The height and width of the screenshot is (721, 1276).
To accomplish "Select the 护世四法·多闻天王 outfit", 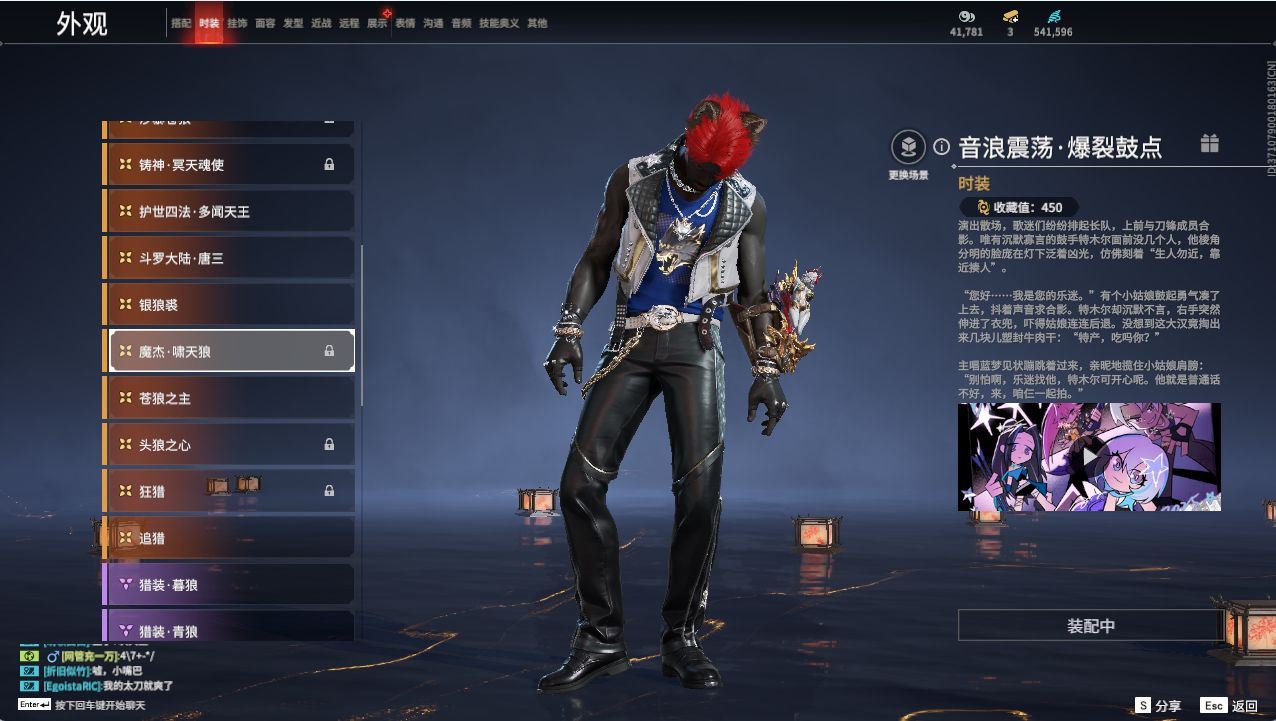I will 230,212.
